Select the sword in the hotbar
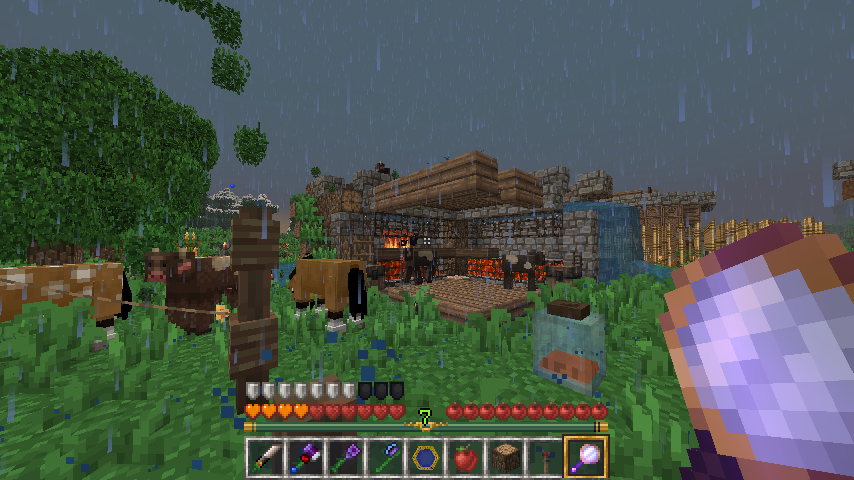 point(266,457)
